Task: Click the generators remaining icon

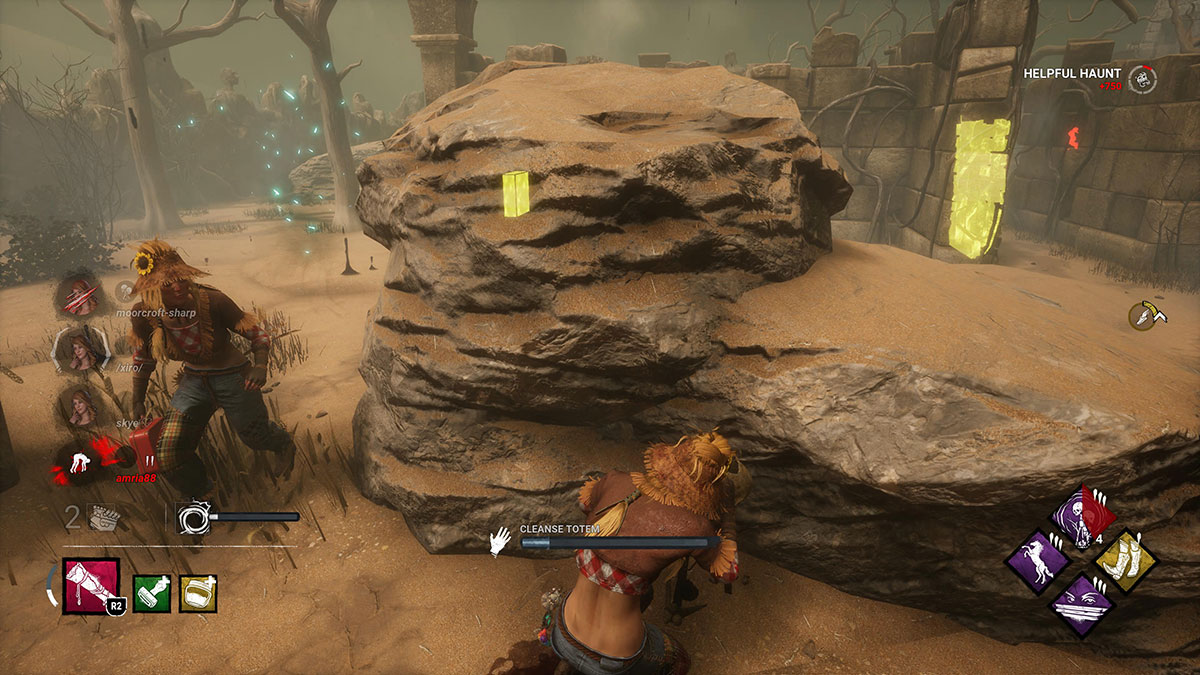Action: 104,516
